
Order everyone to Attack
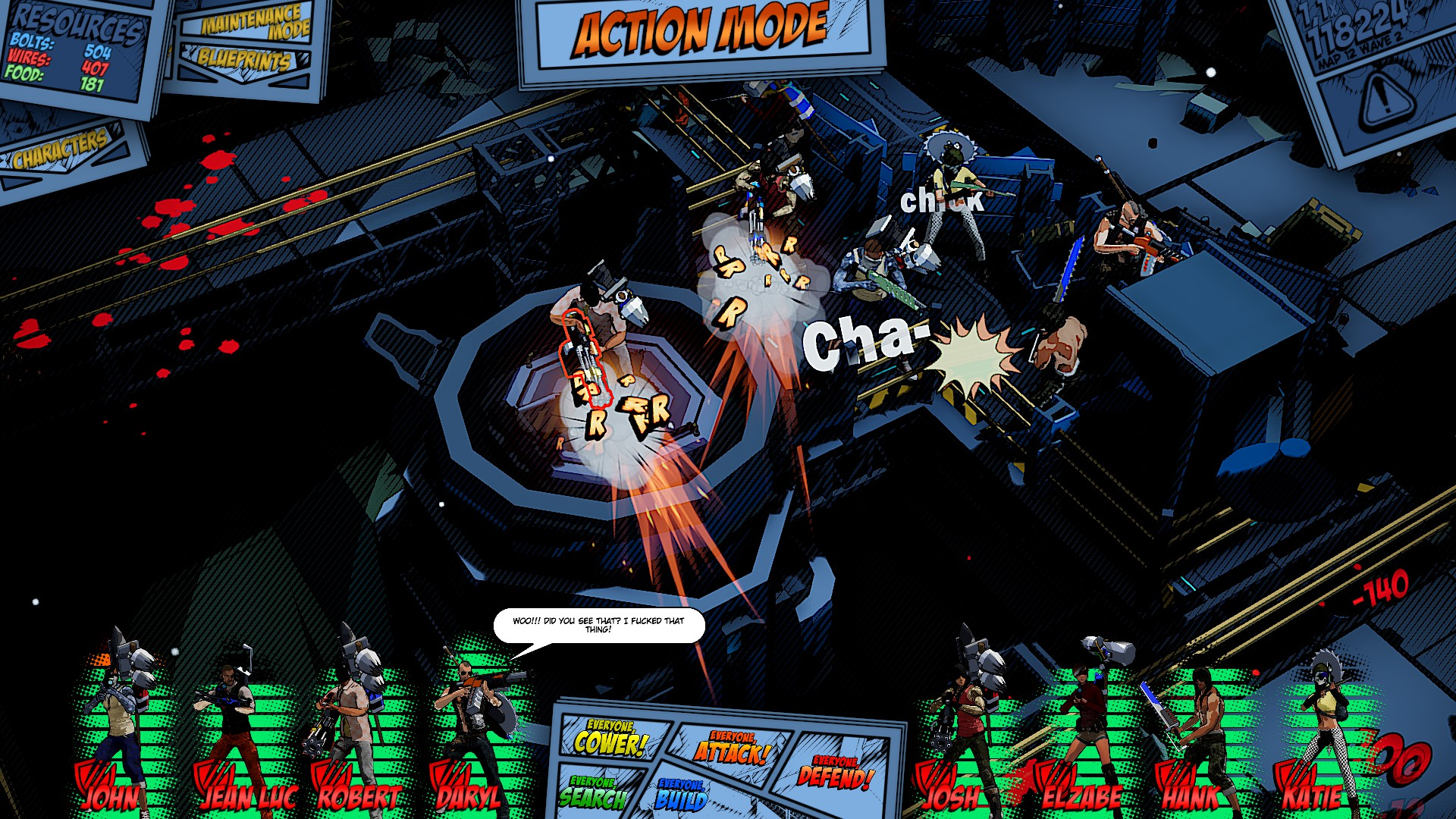tap(731, 748)
